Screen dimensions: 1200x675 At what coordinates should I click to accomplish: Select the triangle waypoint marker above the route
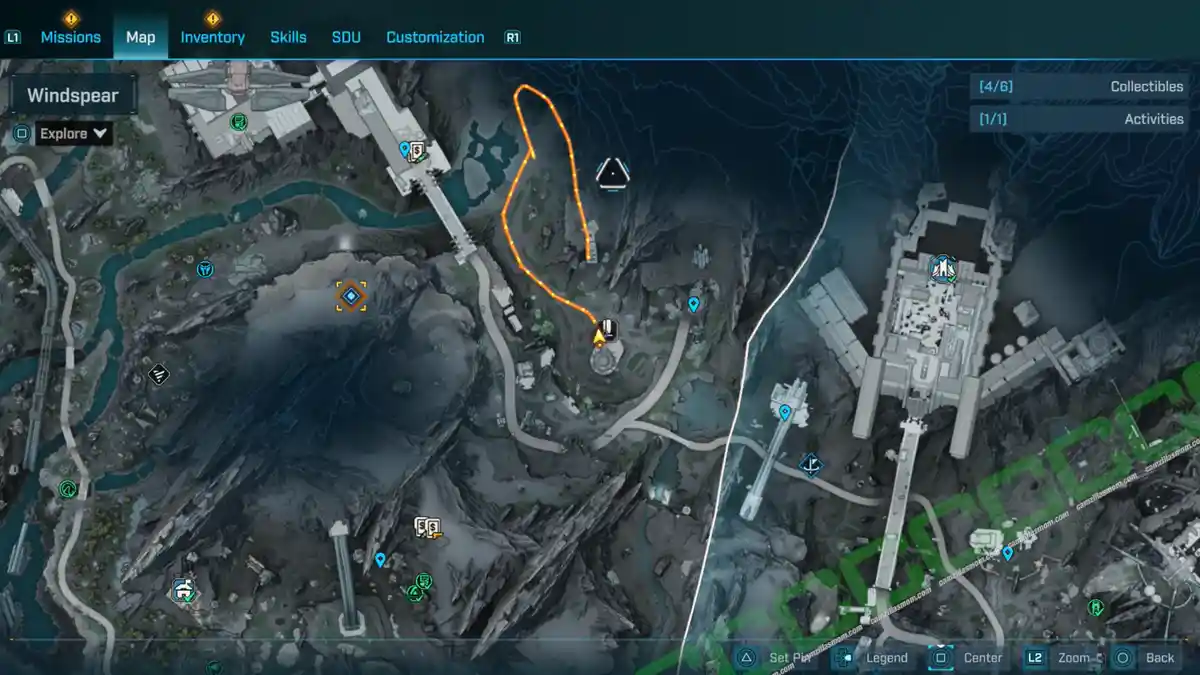point(611,174)
